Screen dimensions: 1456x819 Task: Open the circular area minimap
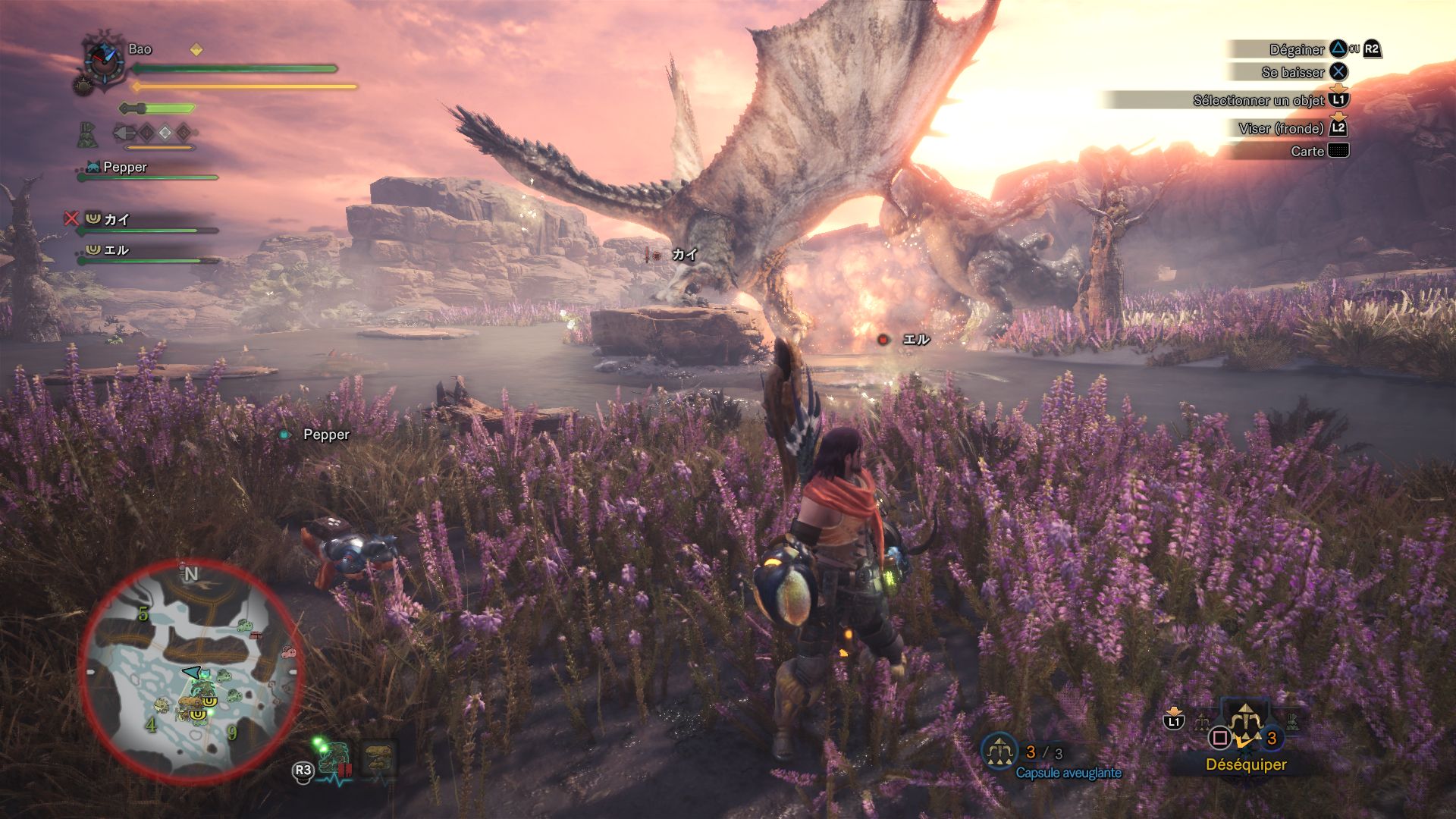point(190,671)
